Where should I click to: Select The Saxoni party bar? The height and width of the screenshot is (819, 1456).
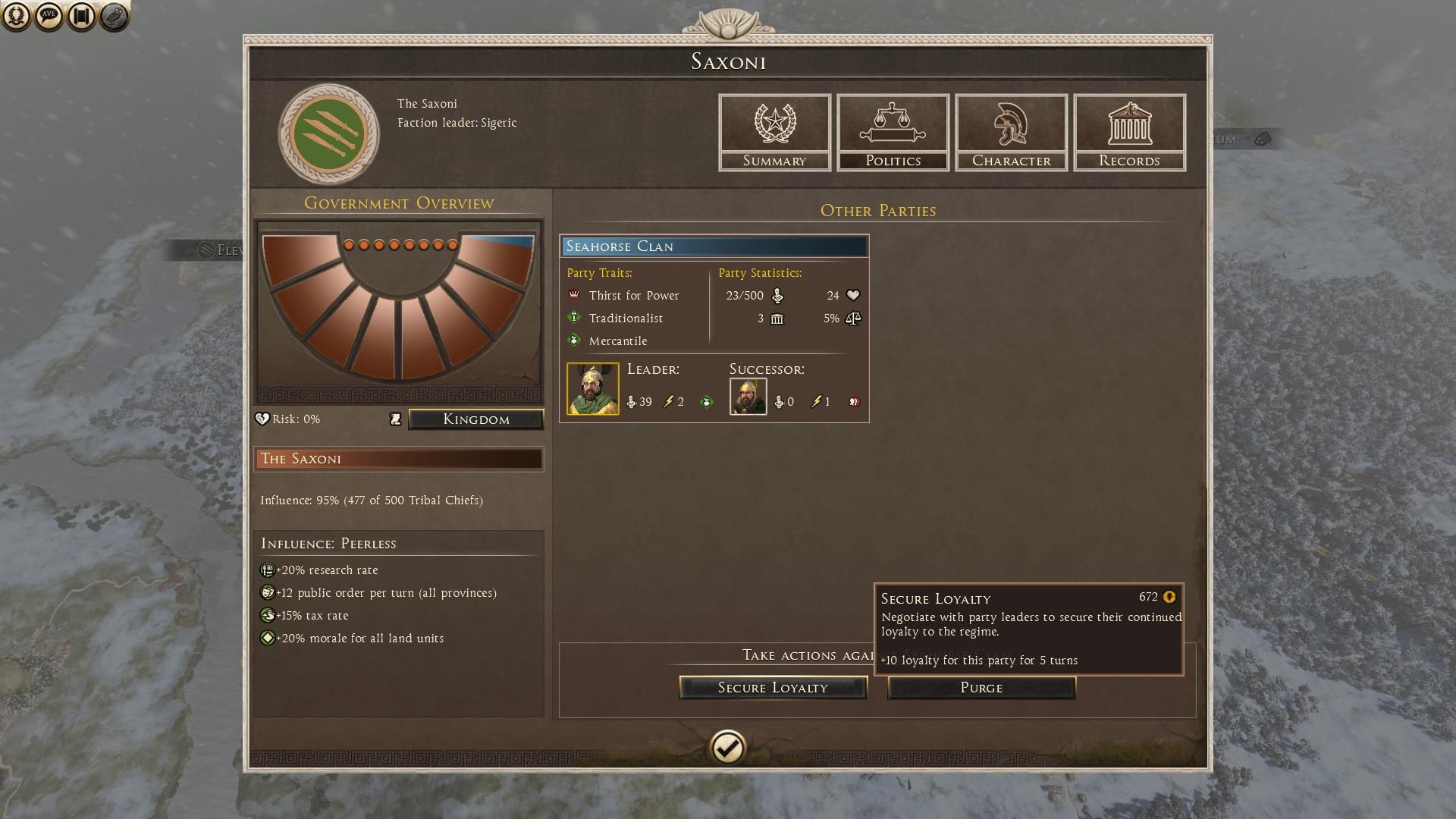[x=399, y=459]
